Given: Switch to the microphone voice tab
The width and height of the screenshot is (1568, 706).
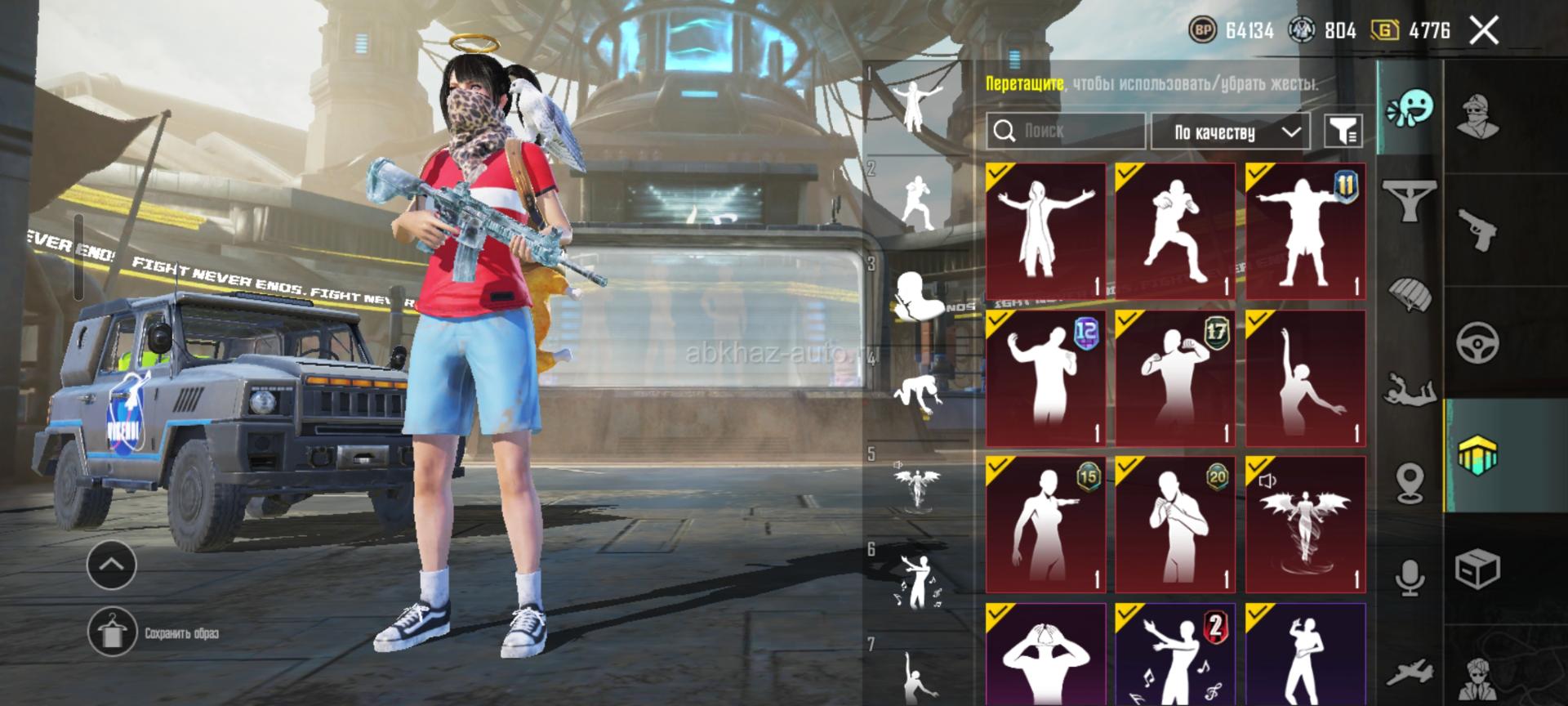Looking at the screenshot, I should [x=1410, y=578].
